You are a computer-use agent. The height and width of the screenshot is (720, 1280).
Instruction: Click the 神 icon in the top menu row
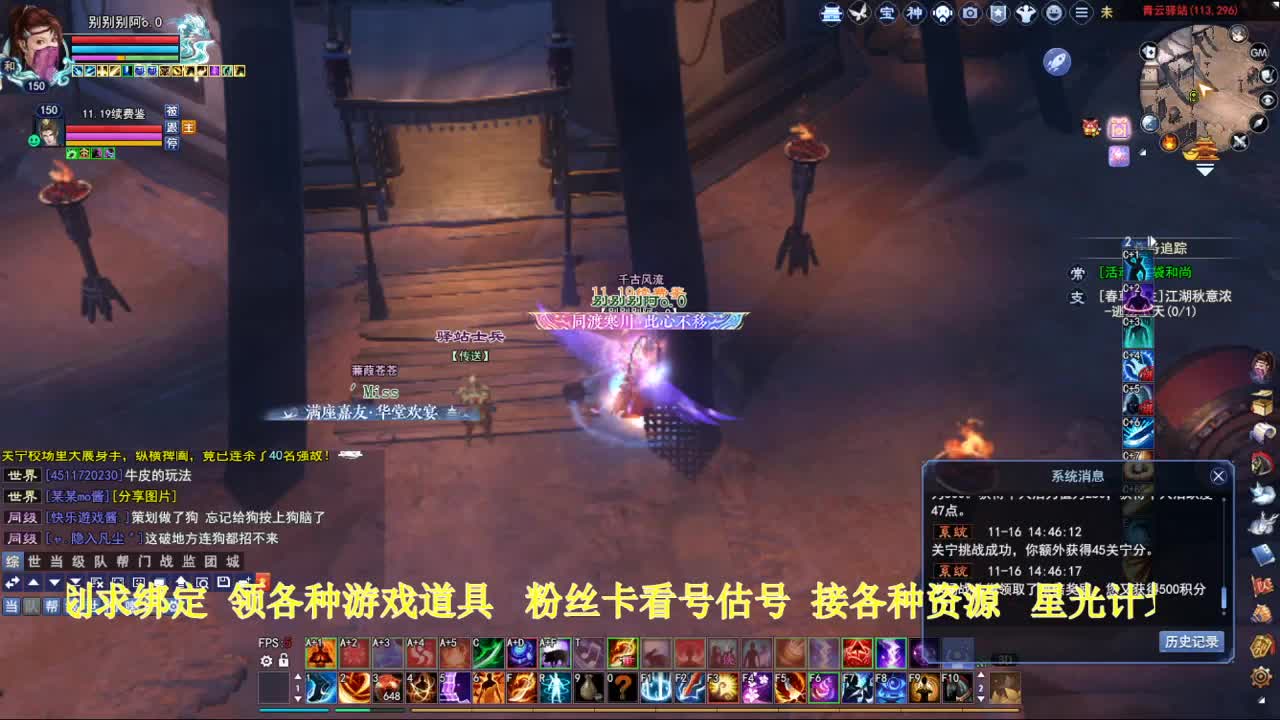(x=916, y=13)
